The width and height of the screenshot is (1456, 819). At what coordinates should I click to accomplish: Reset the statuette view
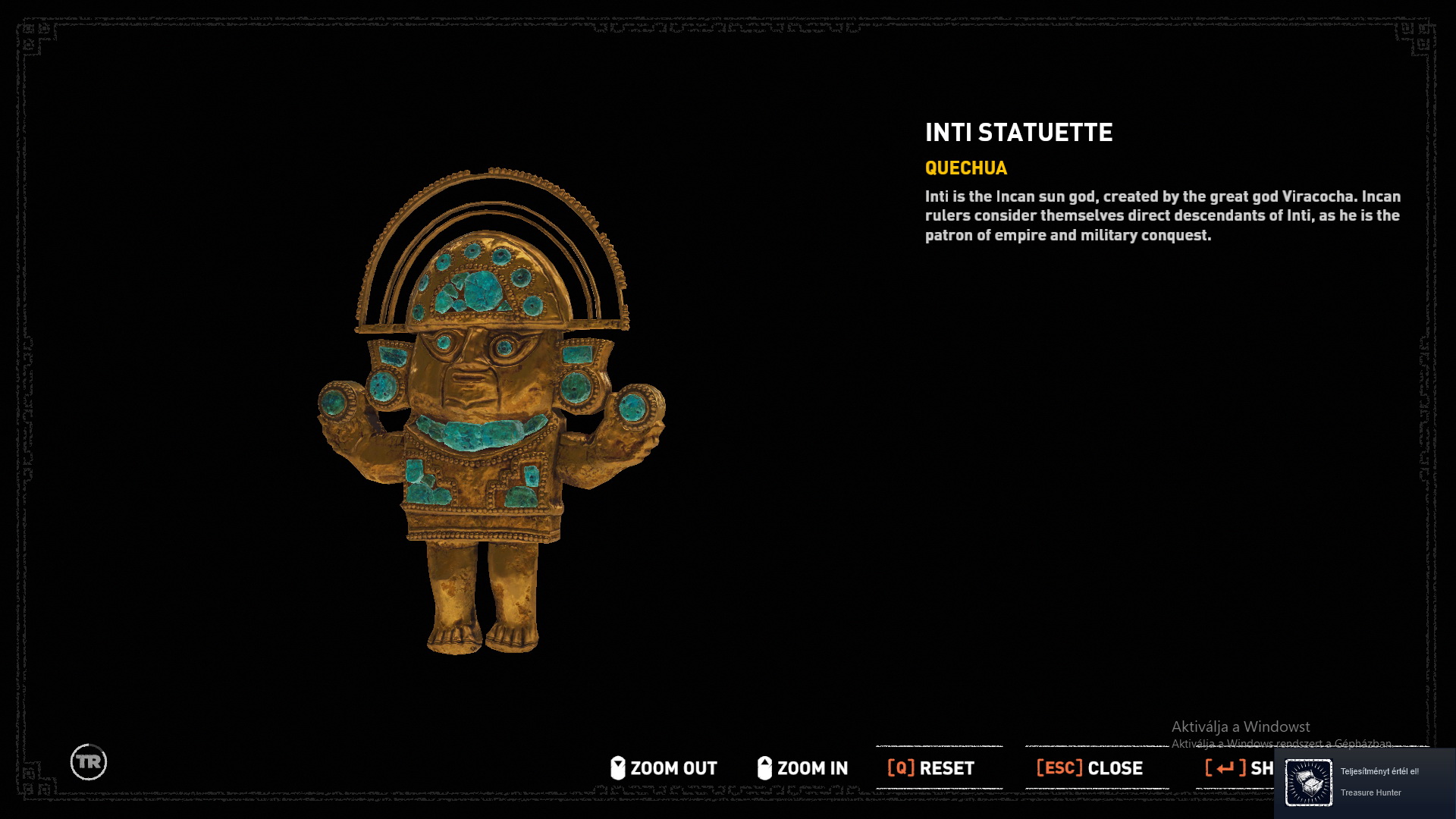931,768
